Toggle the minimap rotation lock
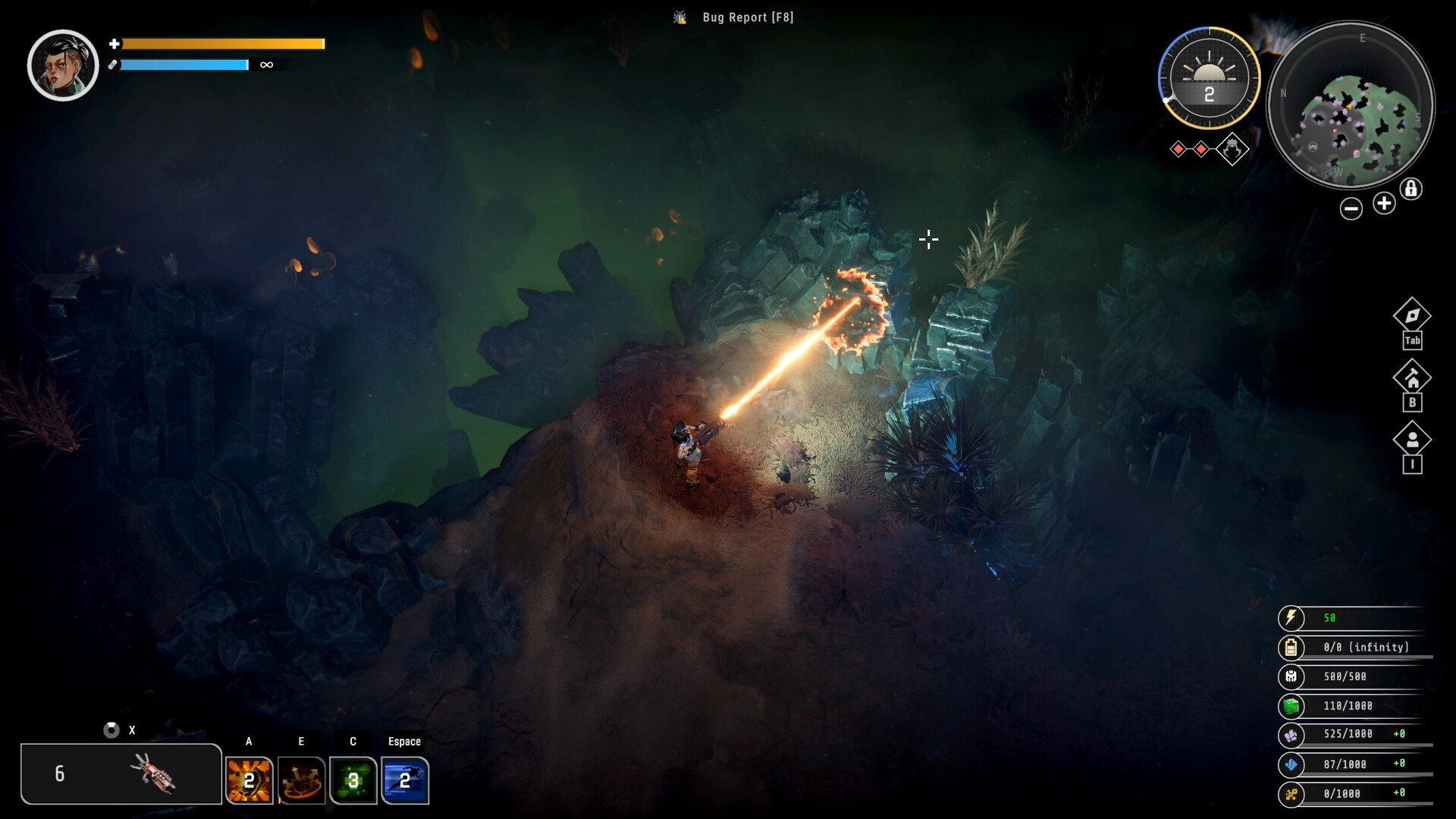The width and height of the screenshot is (1456, 819). click(x=1410, y=189)
